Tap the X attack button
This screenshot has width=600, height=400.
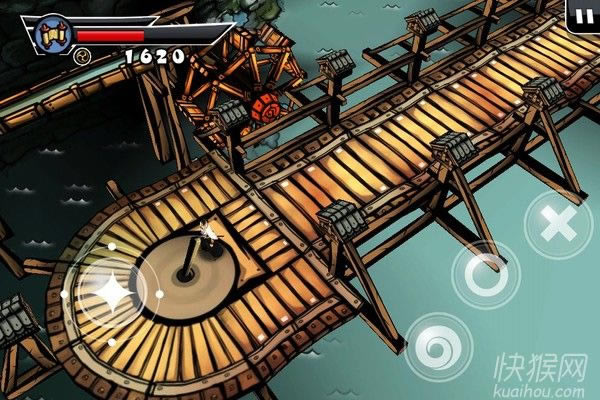pos(557,226)
